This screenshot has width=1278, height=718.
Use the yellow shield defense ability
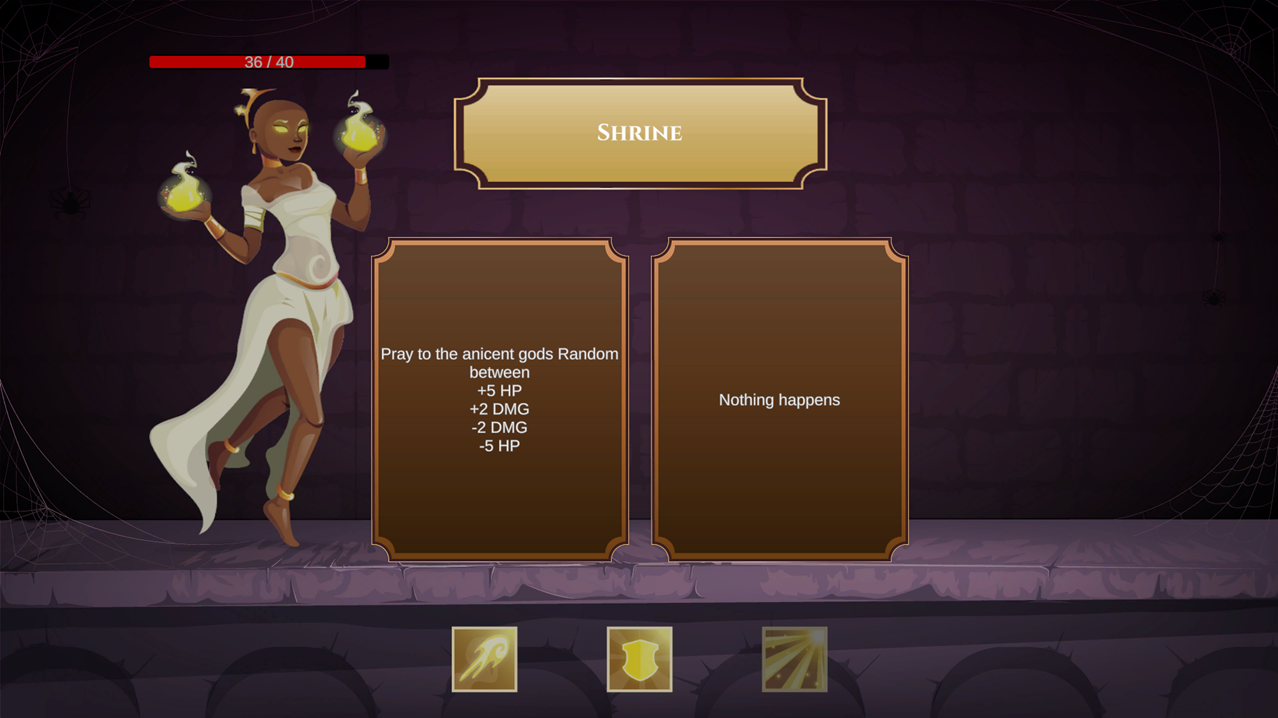tap(639, 659)
